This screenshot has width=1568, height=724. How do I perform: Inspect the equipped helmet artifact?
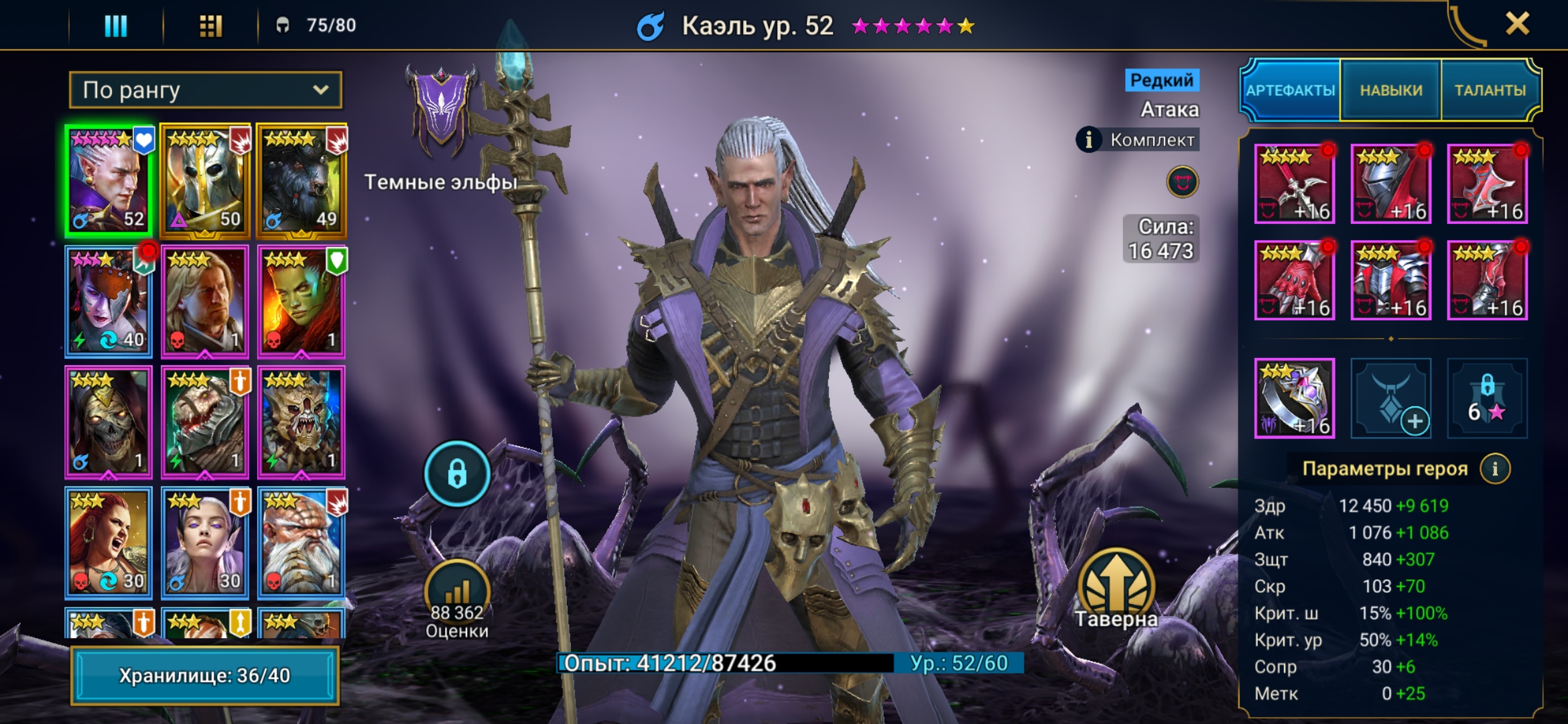pos(1390,183)
